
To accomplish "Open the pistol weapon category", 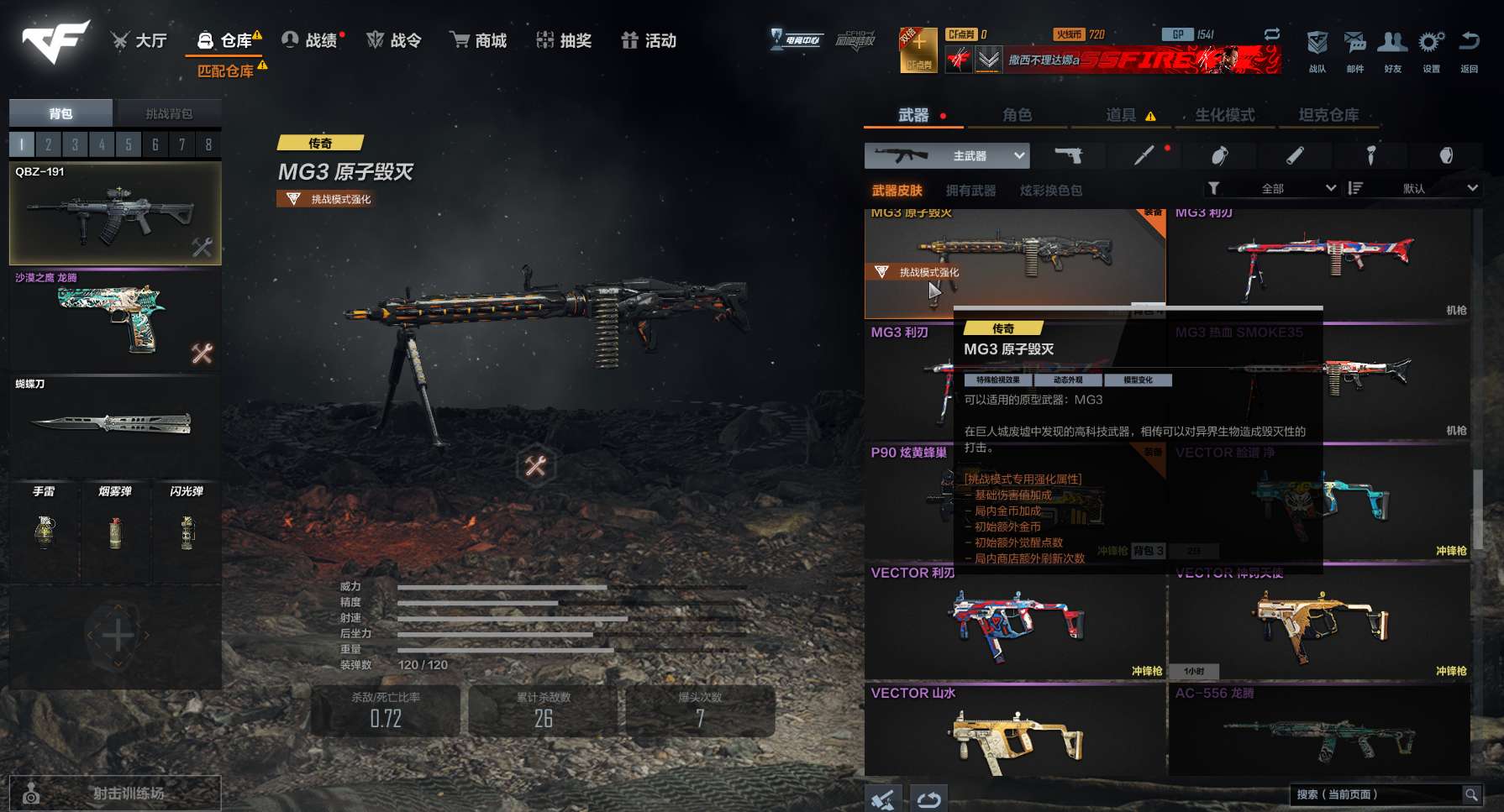I will (1069, 155).
